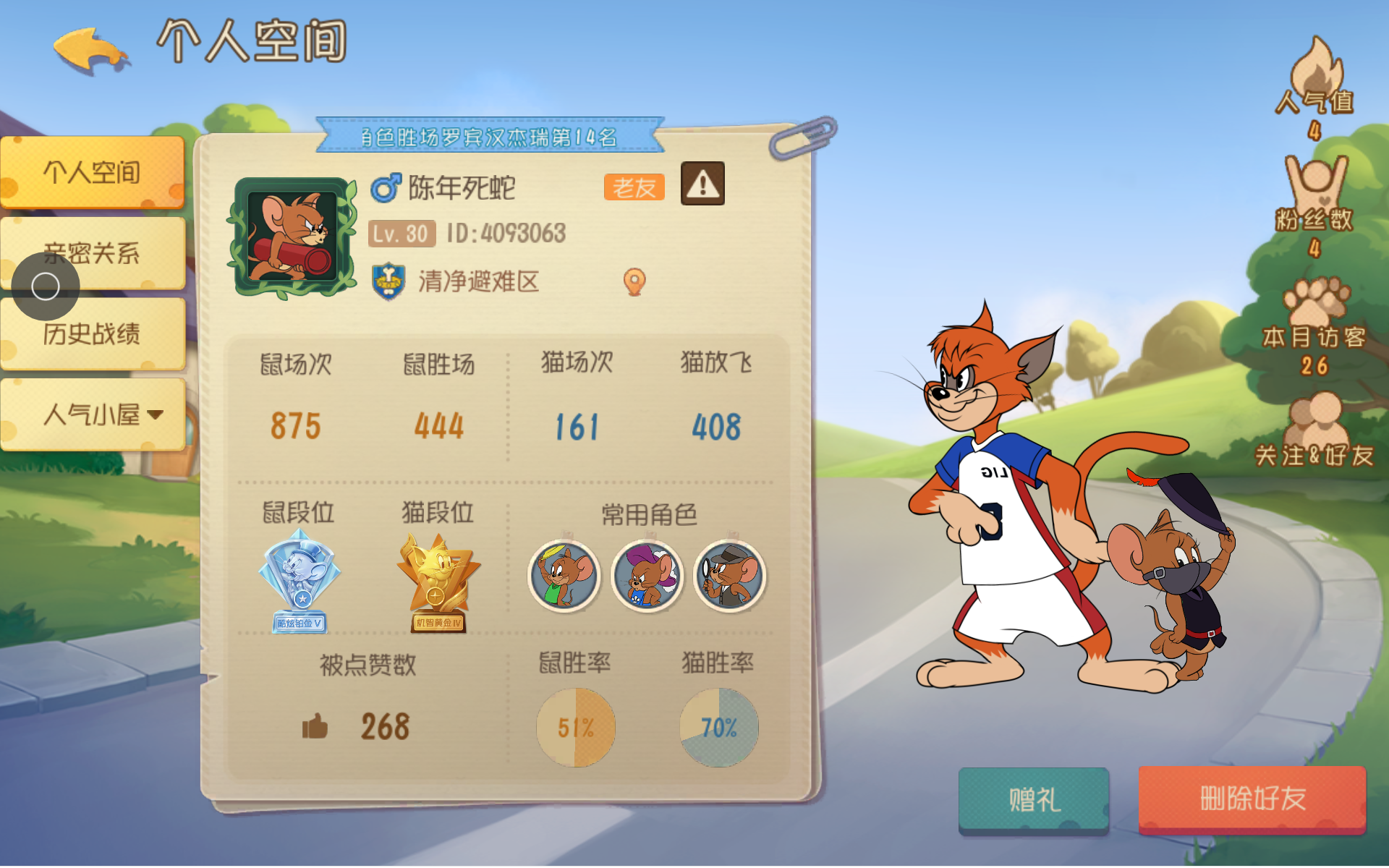The width and height of the screenshot is (1389, 868).
Task: Open the 清净避难区 badge shield icon
Action: tap(387, 282)
